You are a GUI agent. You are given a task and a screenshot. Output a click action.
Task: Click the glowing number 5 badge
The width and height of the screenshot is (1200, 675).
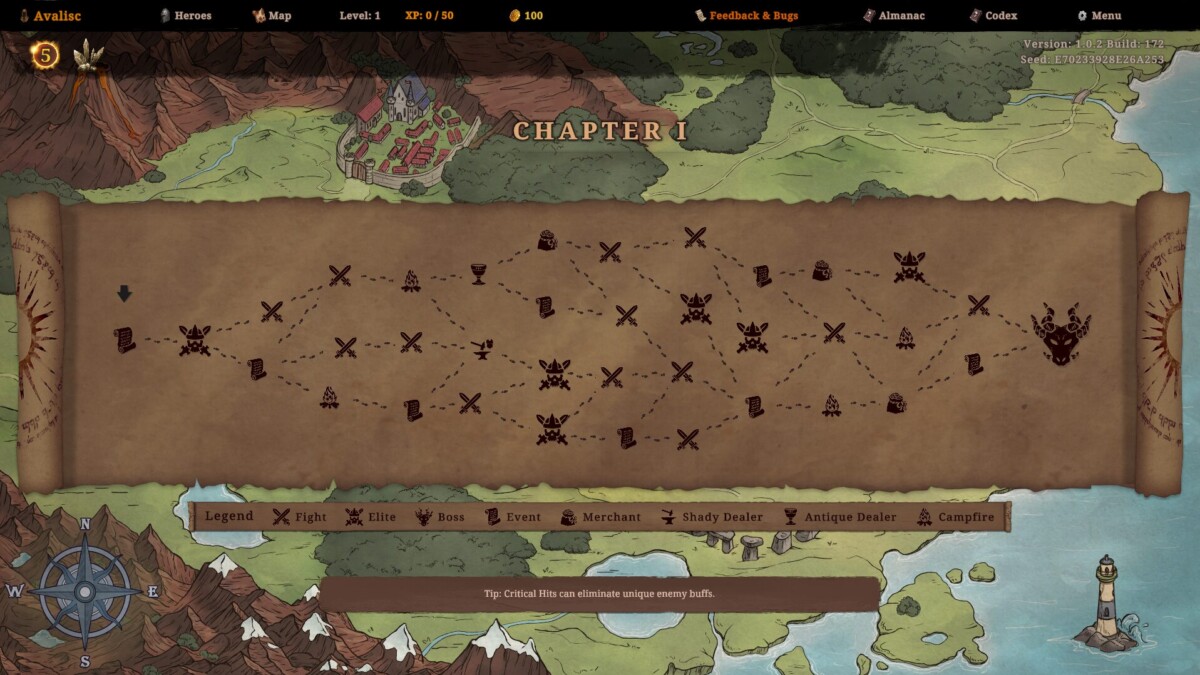click(45, 55)
